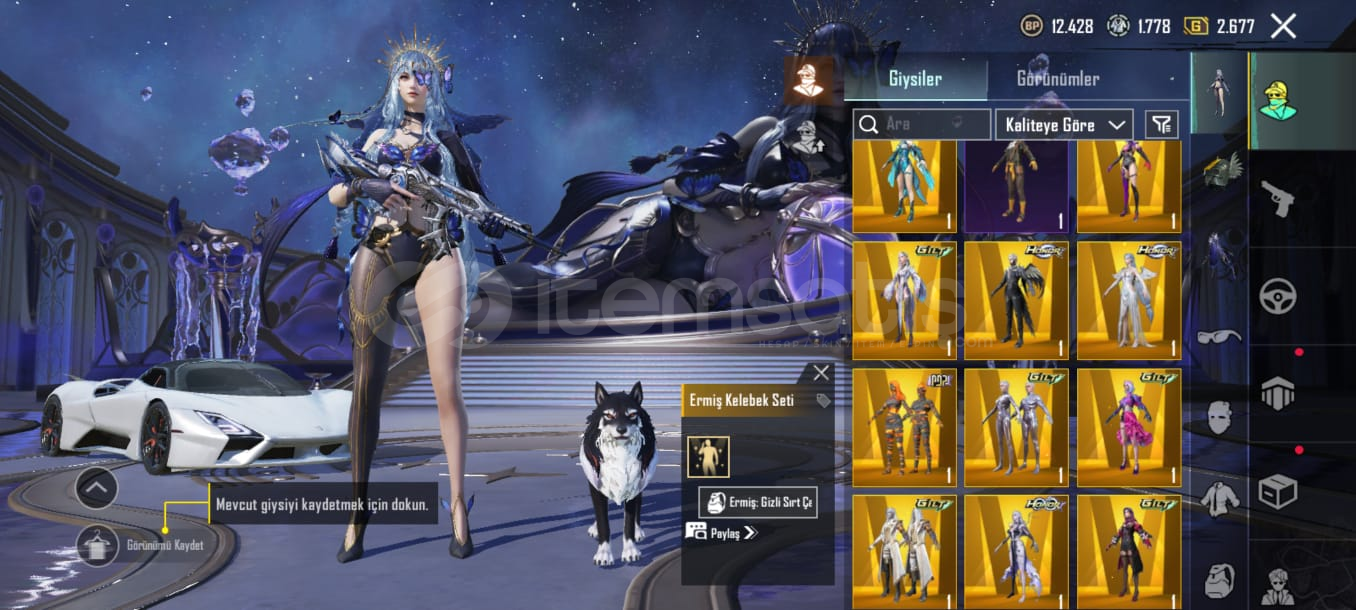
Task: Share the outfit with Paylaş
Action: tap(722, 533)
